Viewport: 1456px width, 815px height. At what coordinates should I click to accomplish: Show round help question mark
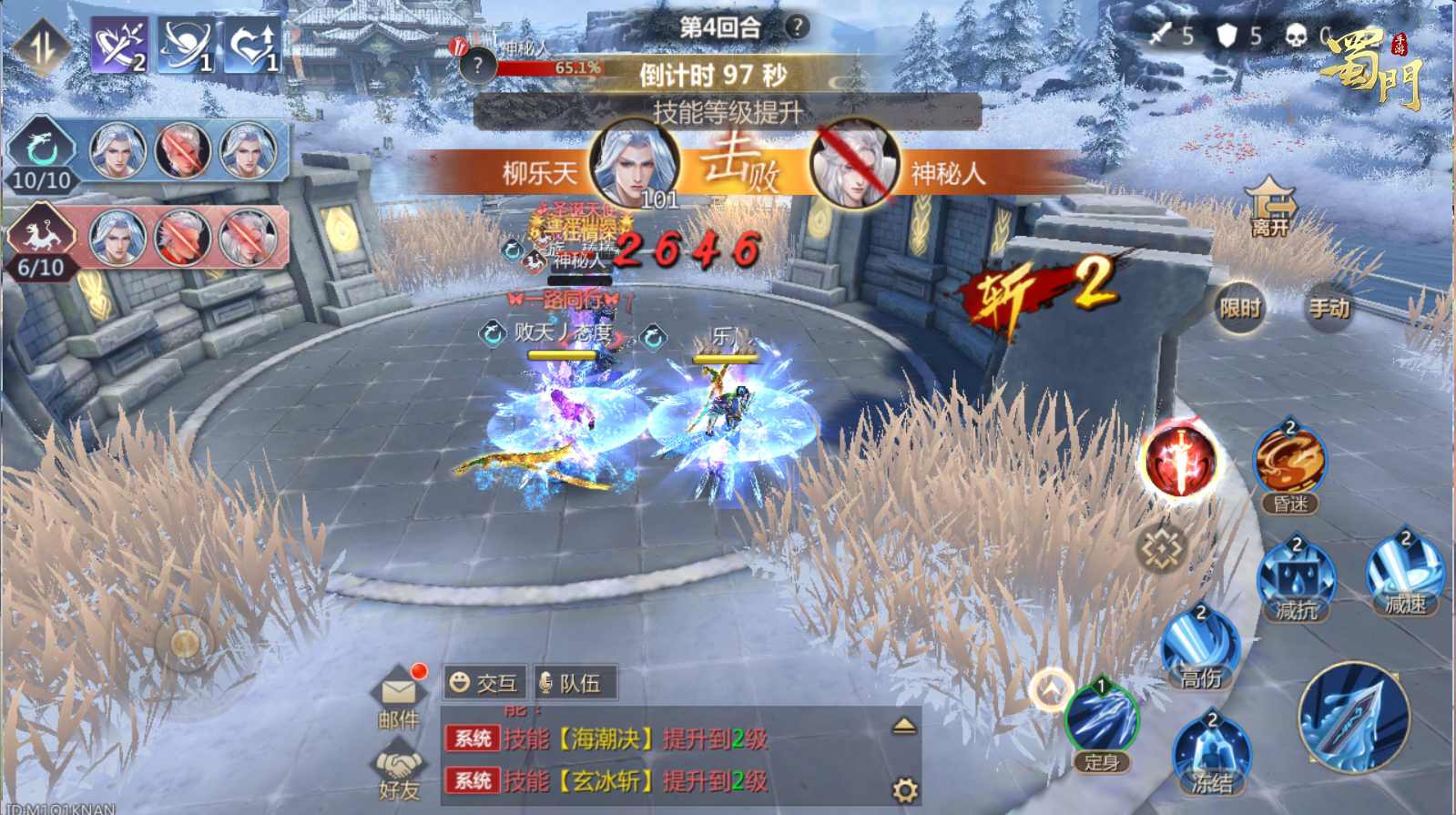coord(797,26)
